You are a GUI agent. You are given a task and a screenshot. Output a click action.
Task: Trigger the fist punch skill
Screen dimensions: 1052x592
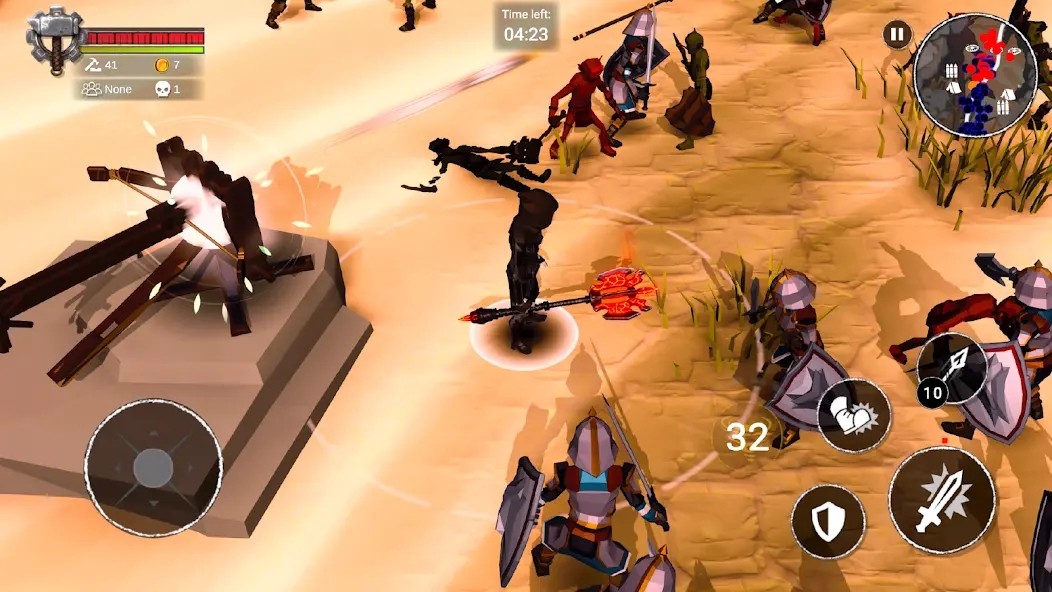(x=854, y=415)
